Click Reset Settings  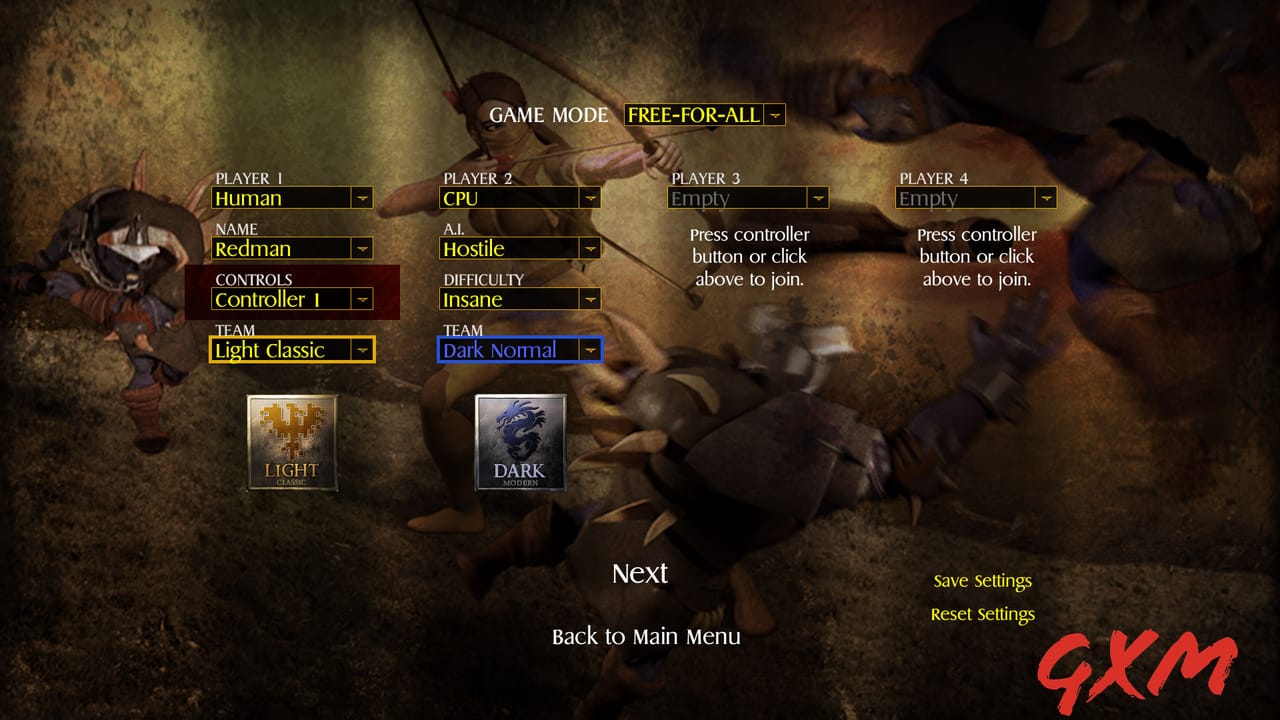click(982, 614)
